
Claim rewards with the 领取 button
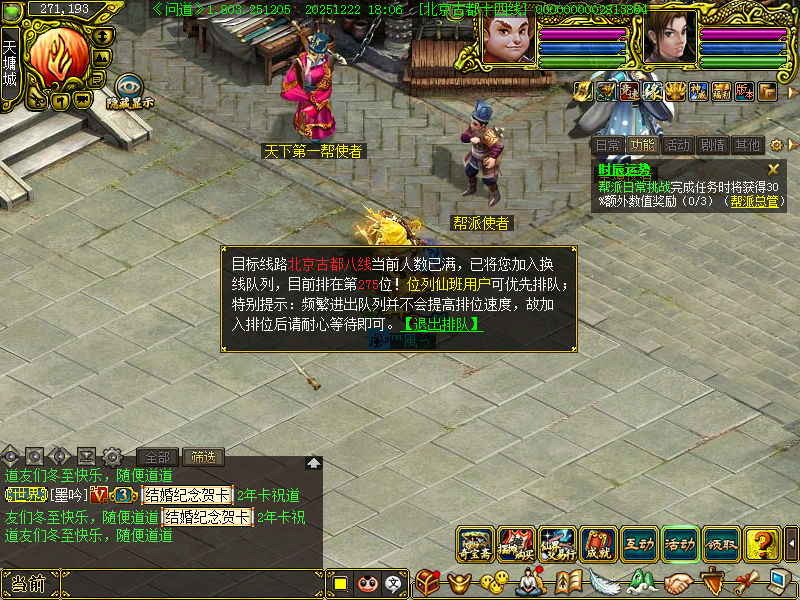point(722,545)
